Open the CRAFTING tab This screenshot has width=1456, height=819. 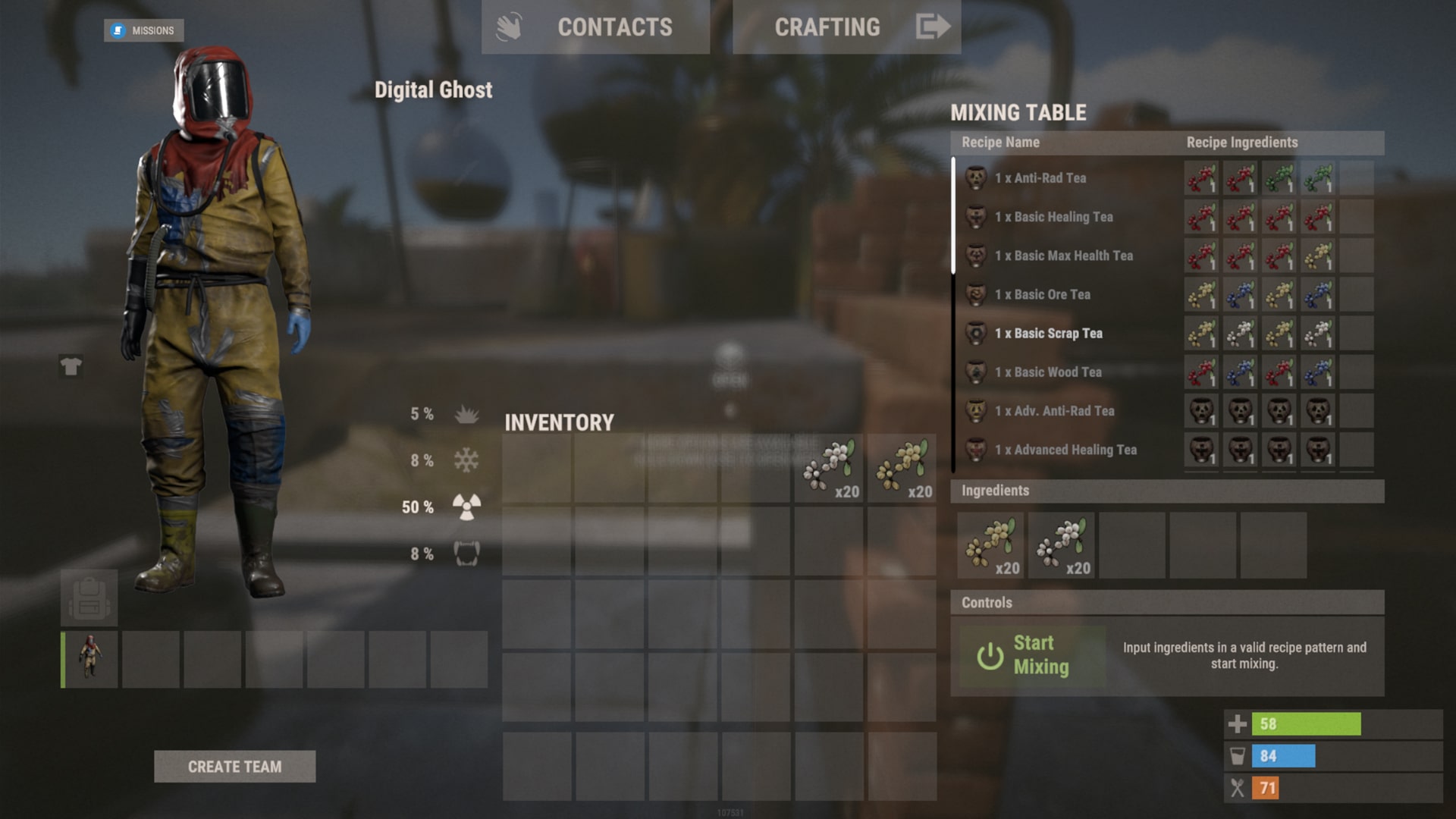[827, 27]
